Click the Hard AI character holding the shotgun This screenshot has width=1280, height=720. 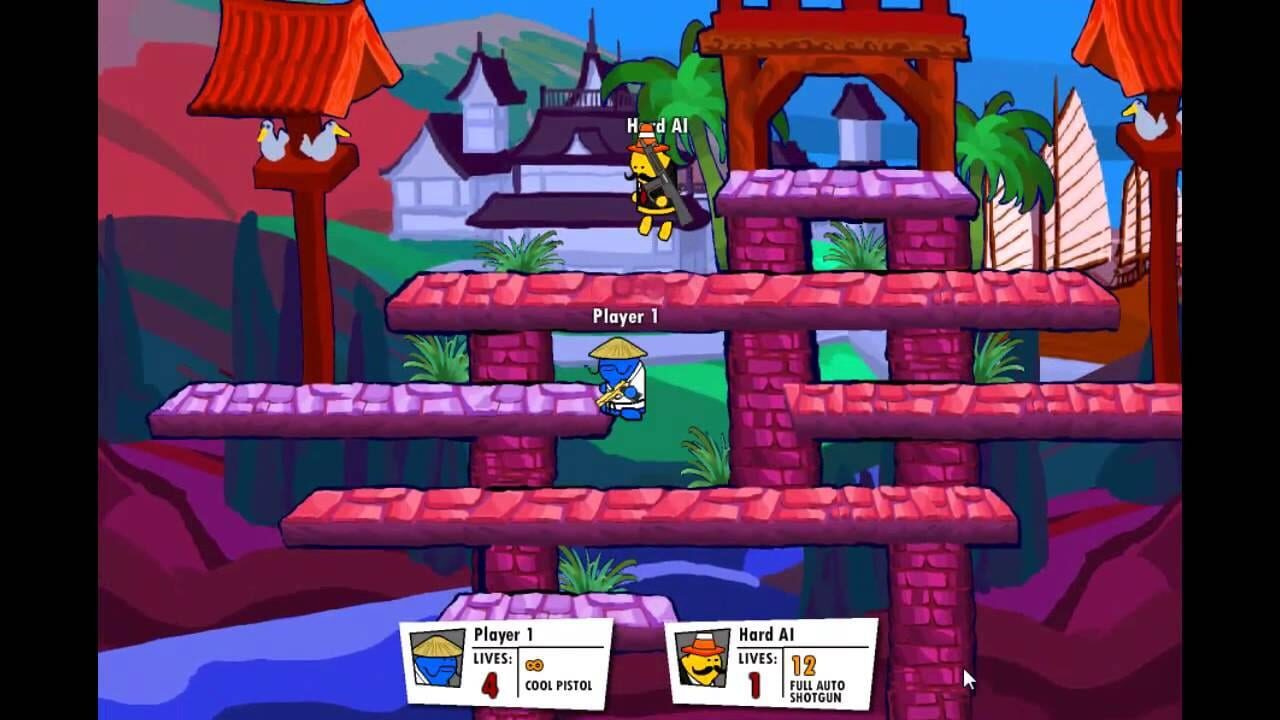[x=652, y=185]
